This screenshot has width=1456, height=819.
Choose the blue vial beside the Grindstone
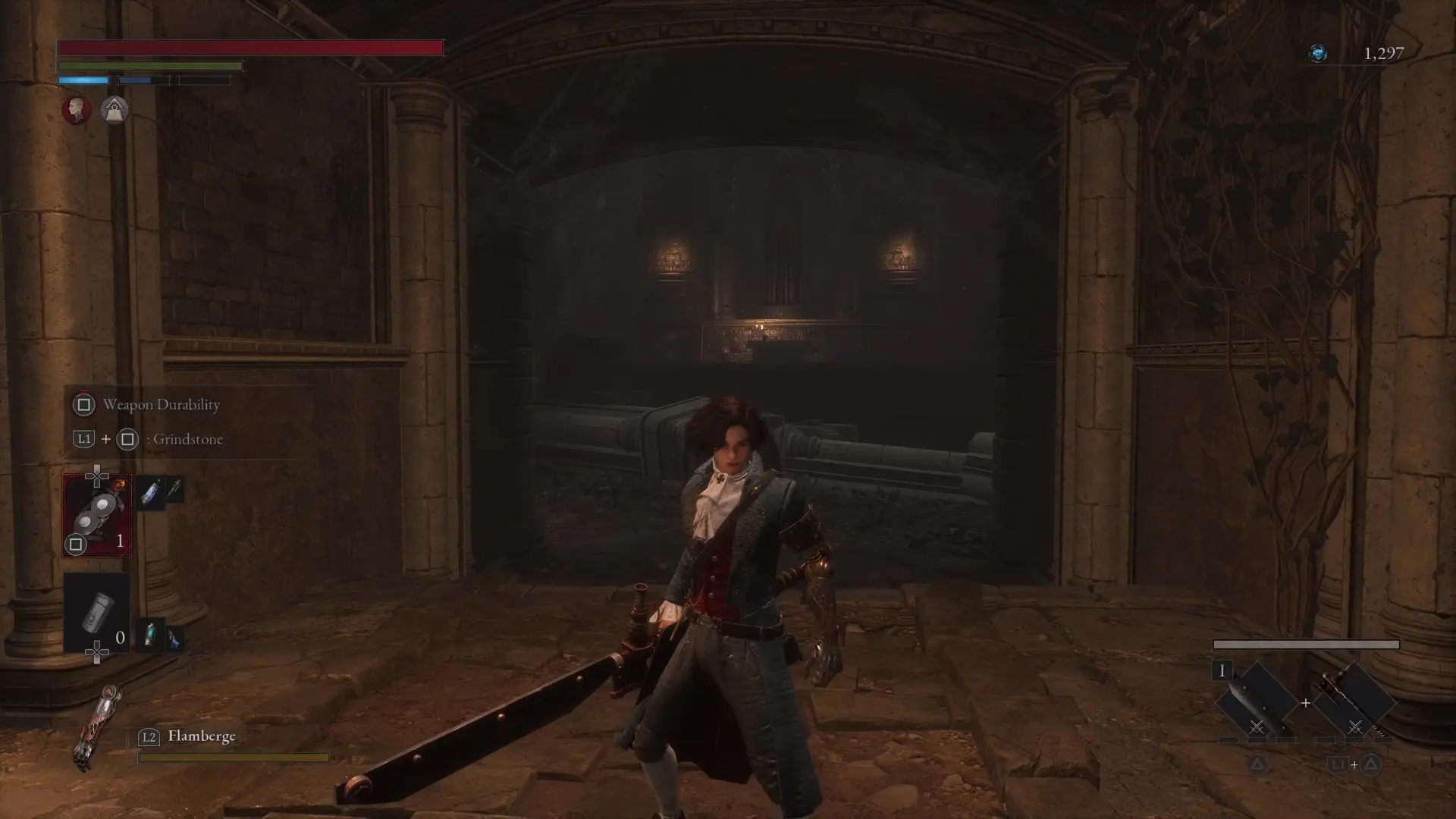pos(151,494)
